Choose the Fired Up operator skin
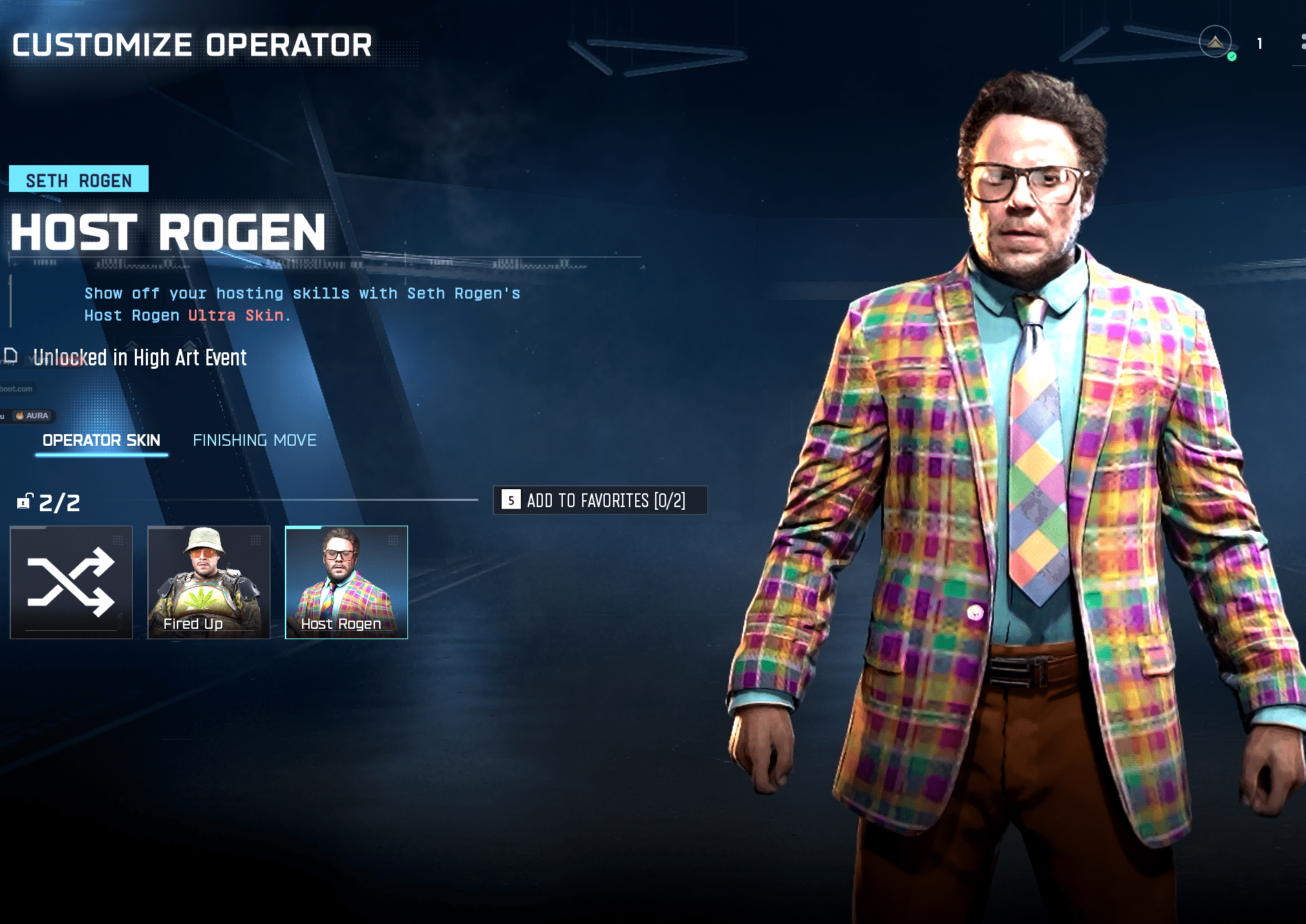This screenshot has width=1306, height=924. click(208, 582)
